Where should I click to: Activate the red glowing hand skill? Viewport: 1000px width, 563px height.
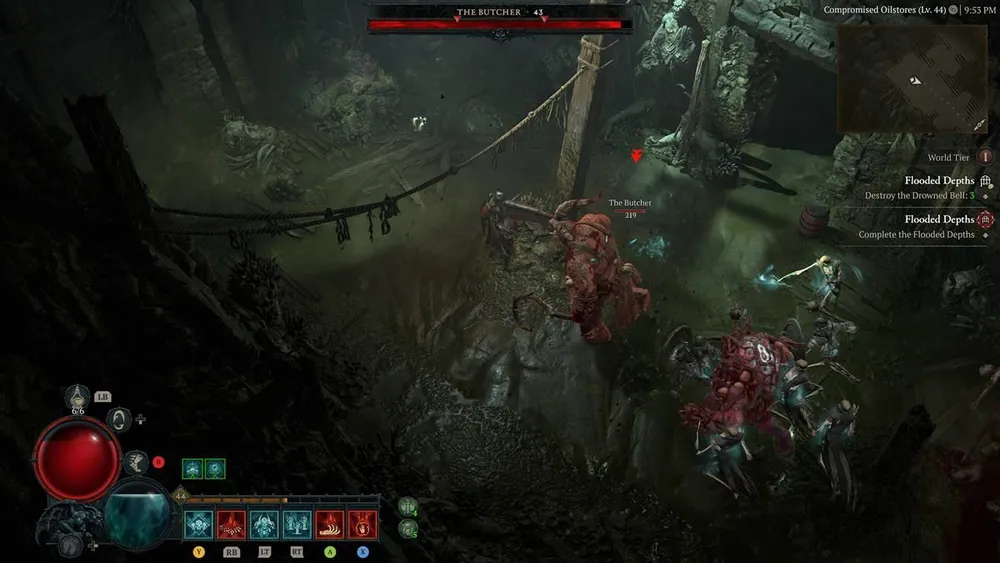362,524
